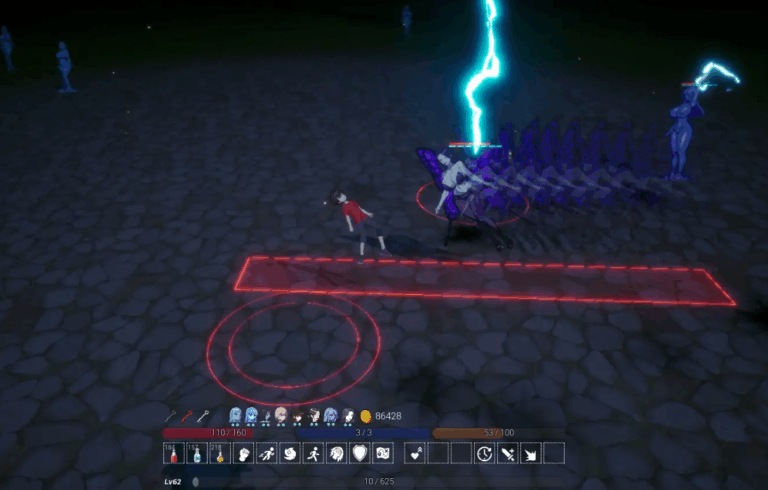The height and width of the screenshot is (490, 768).
Task: Use the yellow stamina potion slot
Action: click(219, 454)
